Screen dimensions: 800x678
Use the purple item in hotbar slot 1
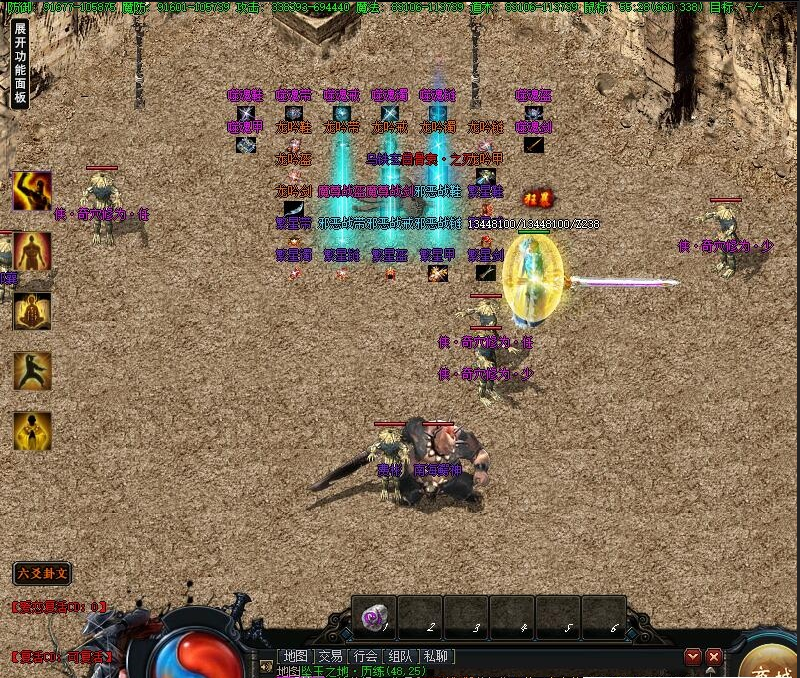click(375, 619)
